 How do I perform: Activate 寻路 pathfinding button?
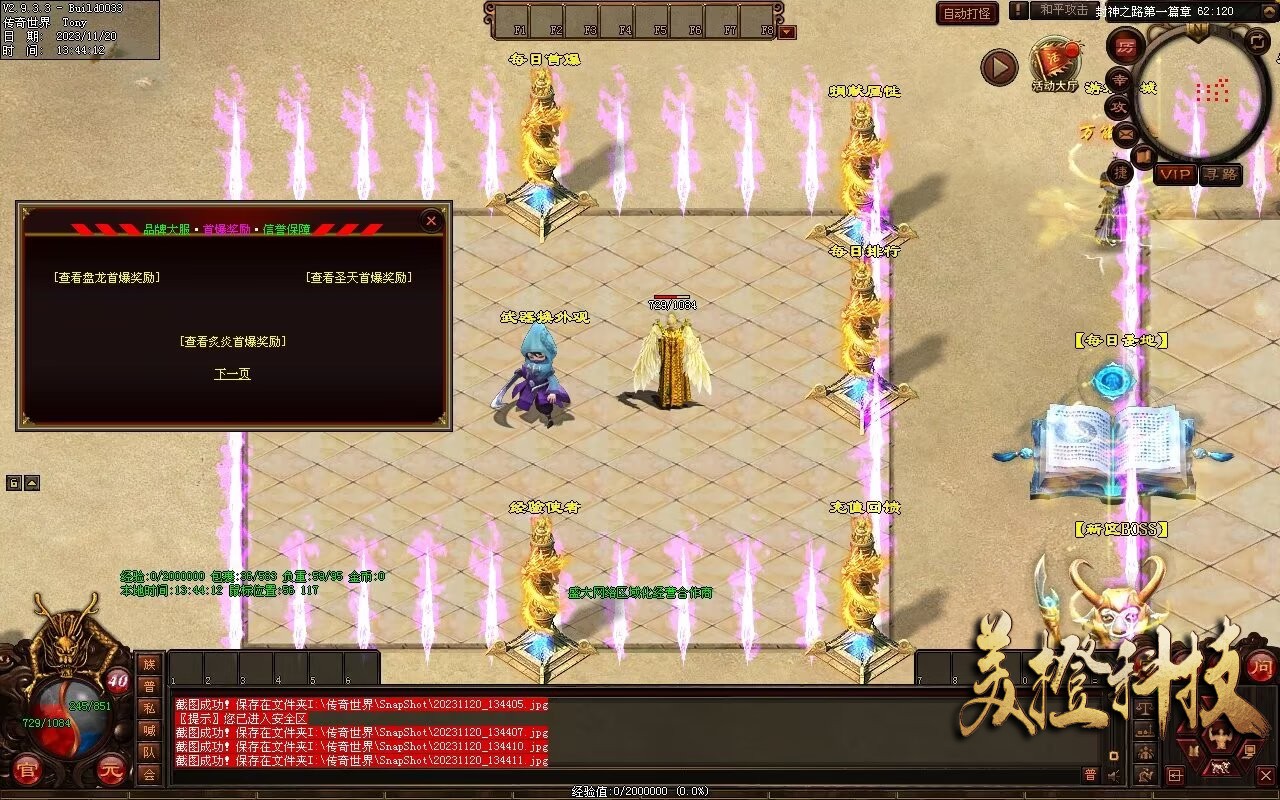tap(1220, 174)
